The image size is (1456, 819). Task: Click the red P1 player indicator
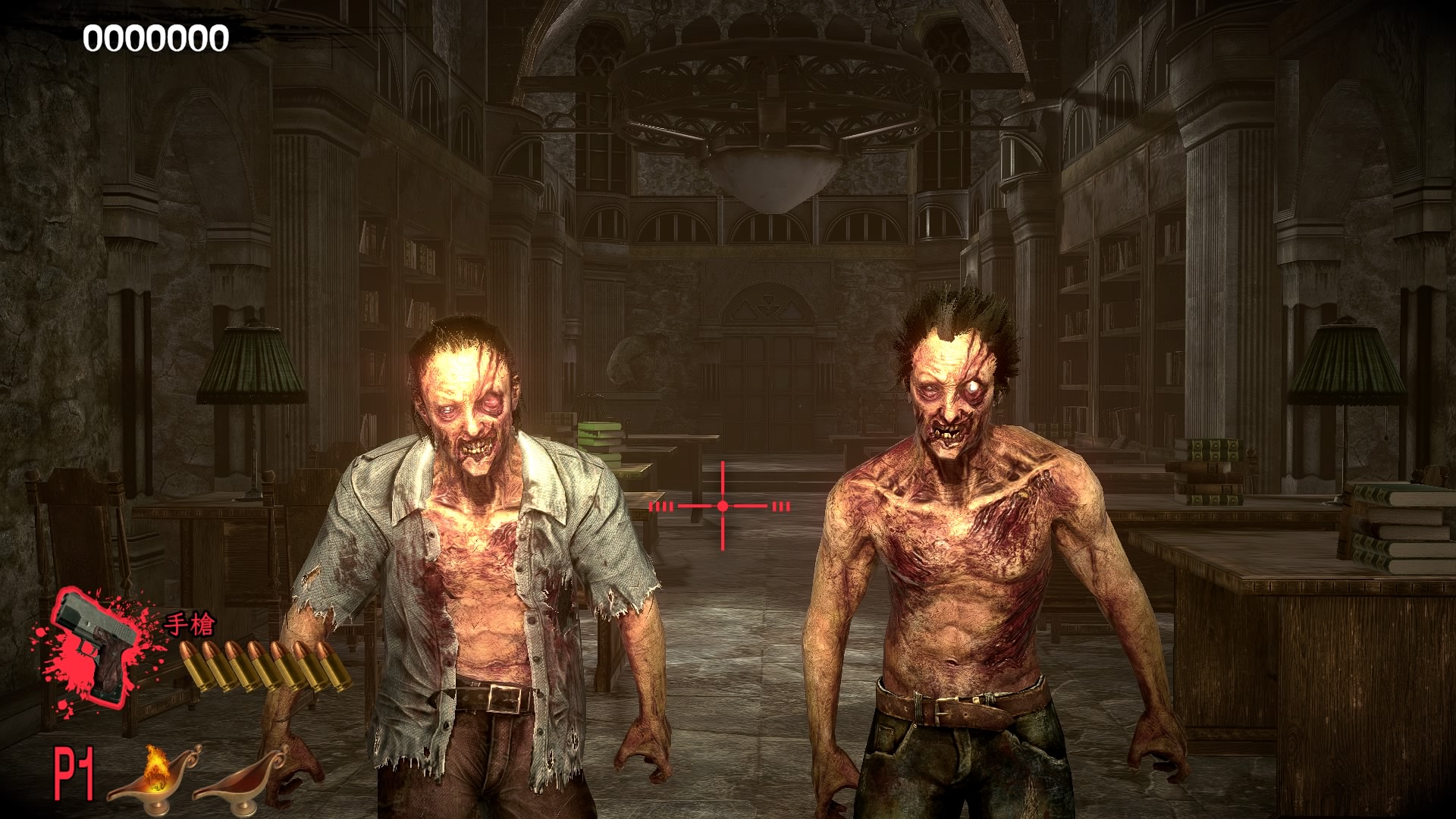click(74, 773)
